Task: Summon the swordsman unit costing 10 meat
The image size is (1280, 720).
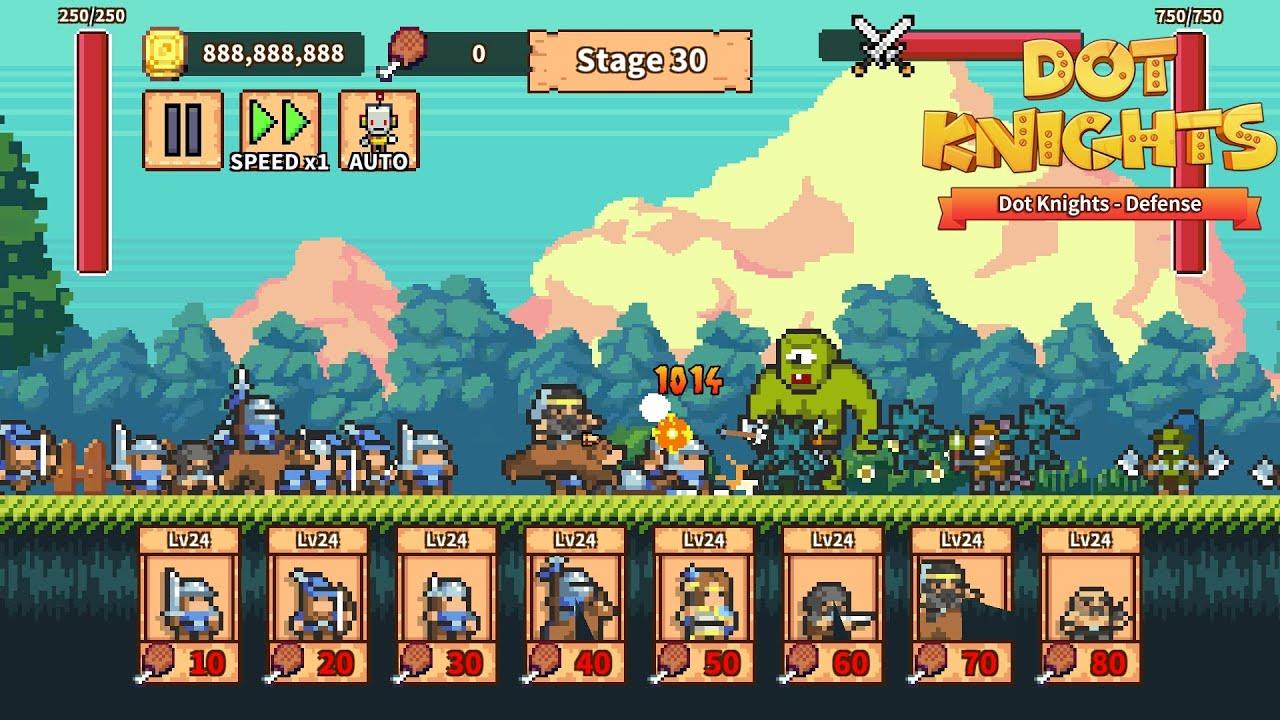Action: 189,605
